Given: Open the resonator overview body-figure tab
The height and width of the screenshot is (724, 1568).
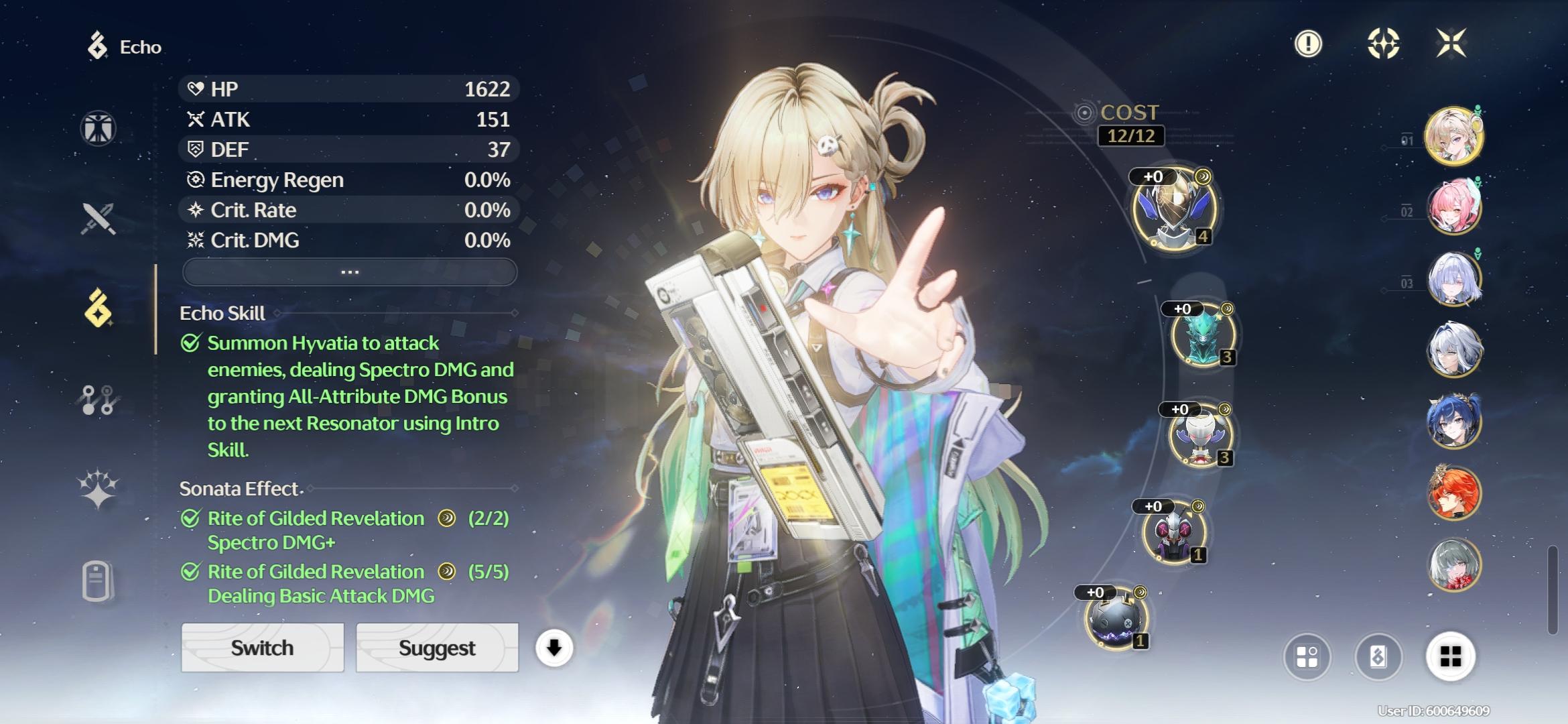Looking at the screenshot, I should 99,128.
